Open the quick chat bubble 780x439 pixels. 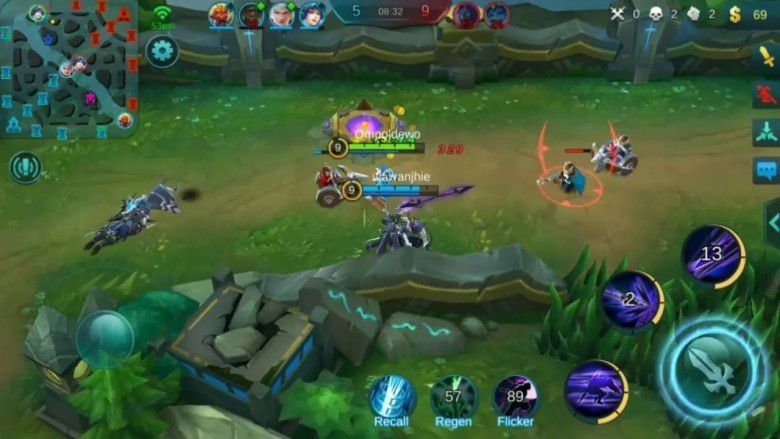[x=766, y=171]
